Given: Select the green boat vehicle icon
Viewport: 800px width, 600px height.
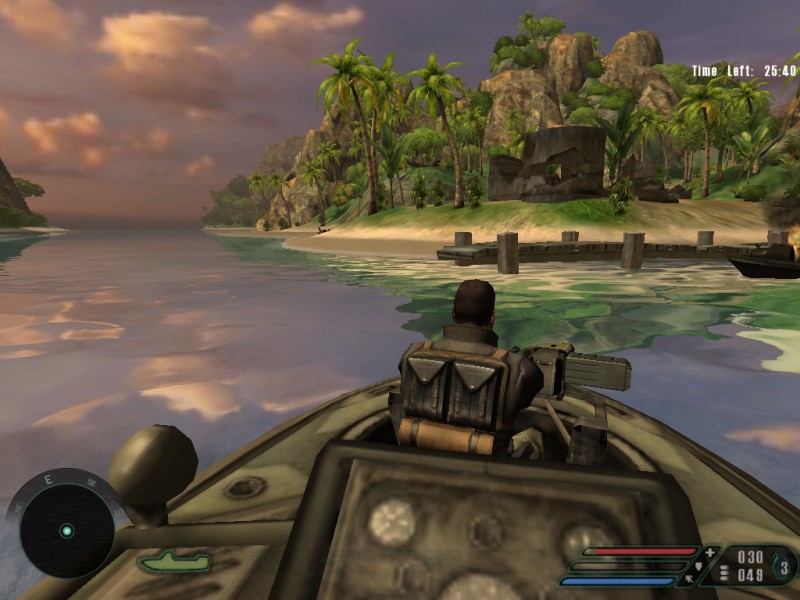Looking at the screenshot, I should coord(173,562).
